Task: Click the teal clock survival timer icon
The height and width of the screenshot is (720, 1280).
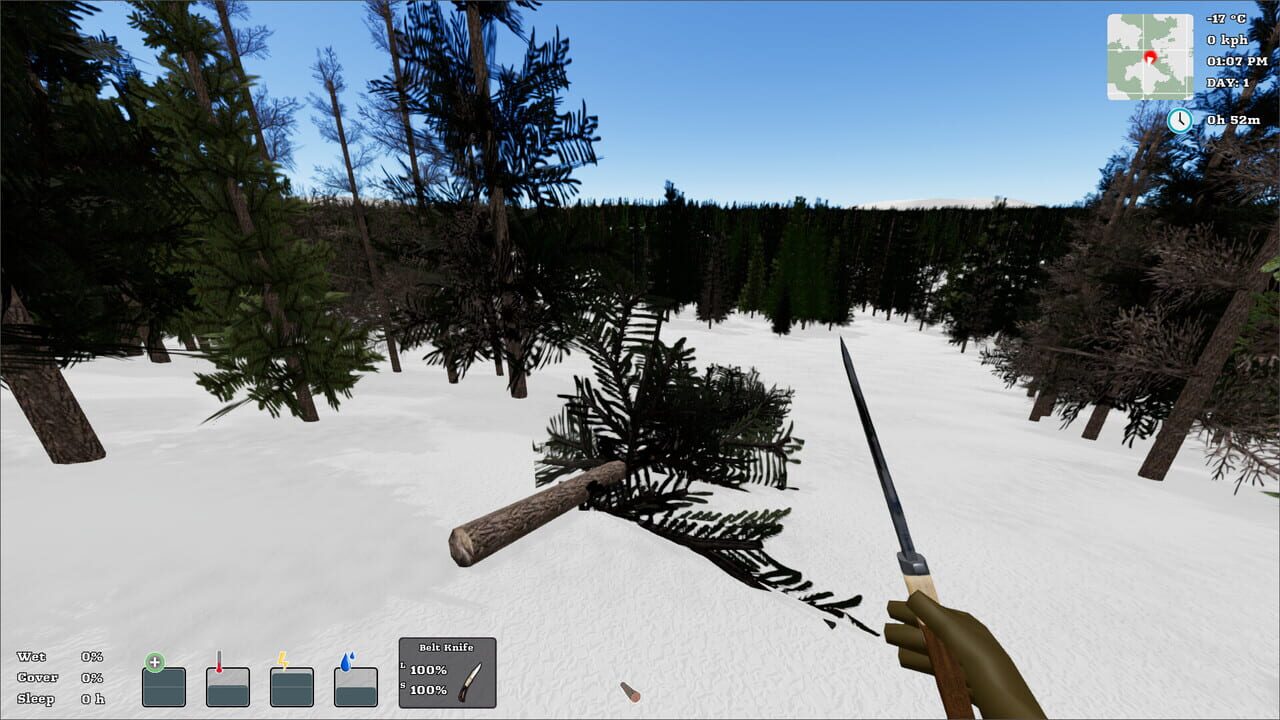Action: [1179, 120]
